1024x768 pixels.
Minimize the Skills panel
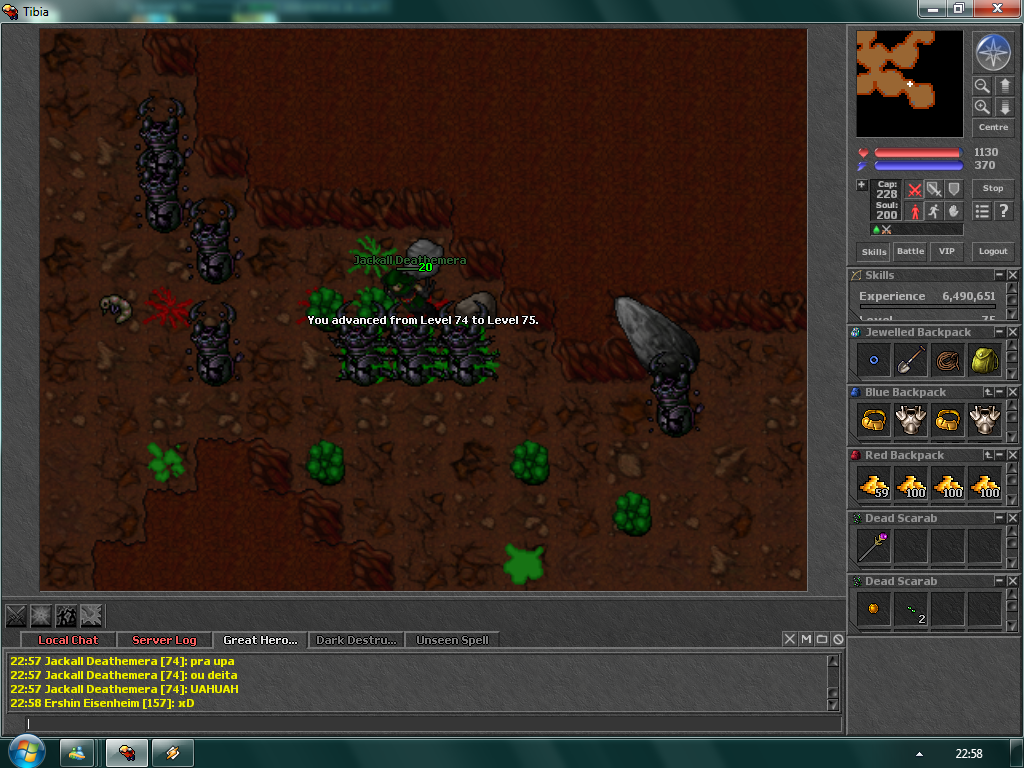pyautogui.click(x=999, y=275)
